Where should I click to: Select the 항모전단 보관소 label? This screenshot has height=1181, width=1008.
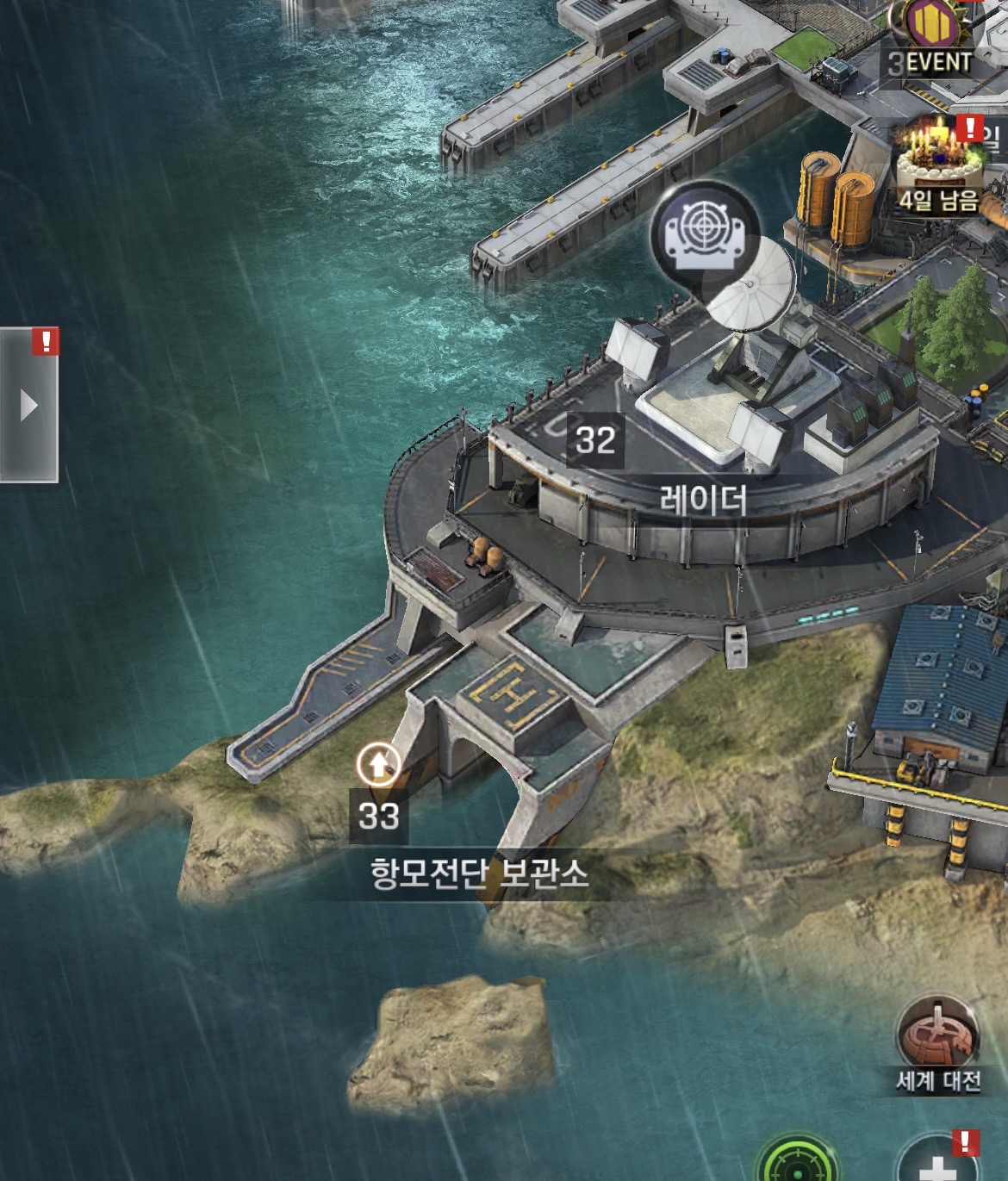point(480,873)
